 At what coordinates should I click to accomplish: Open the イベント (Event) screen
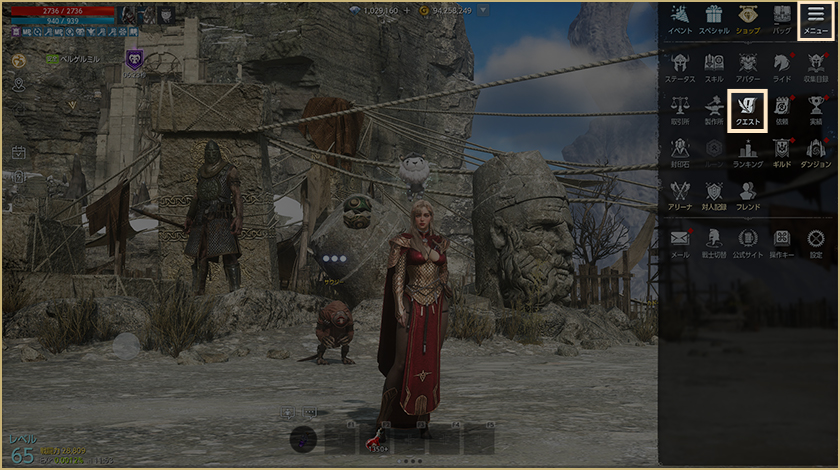click(x=680, y=19)
